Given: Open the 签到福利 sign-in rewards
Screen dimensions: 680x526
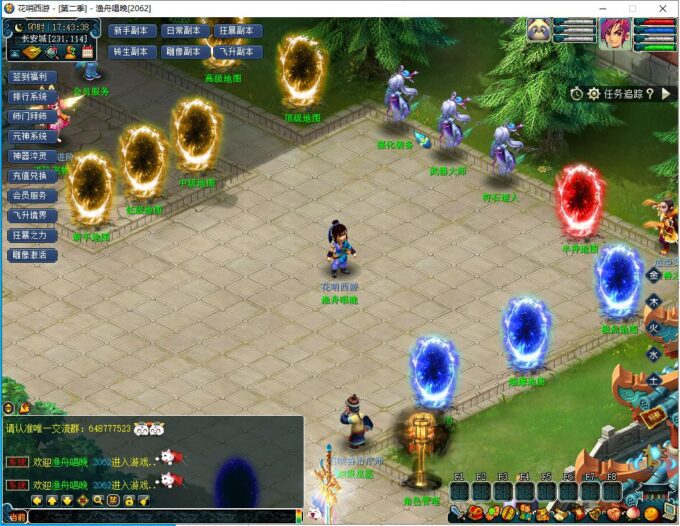Looking at the screenshot, I should (32, 77).
